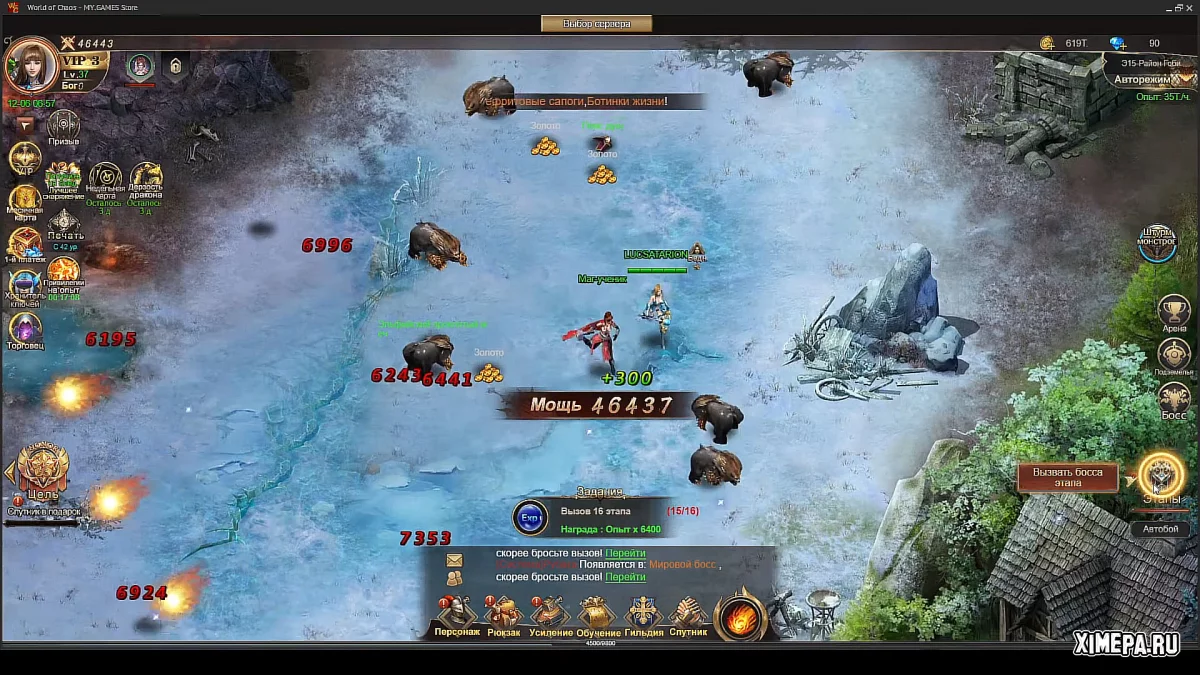Open the Торговец merchant icon

click(25, 329)
